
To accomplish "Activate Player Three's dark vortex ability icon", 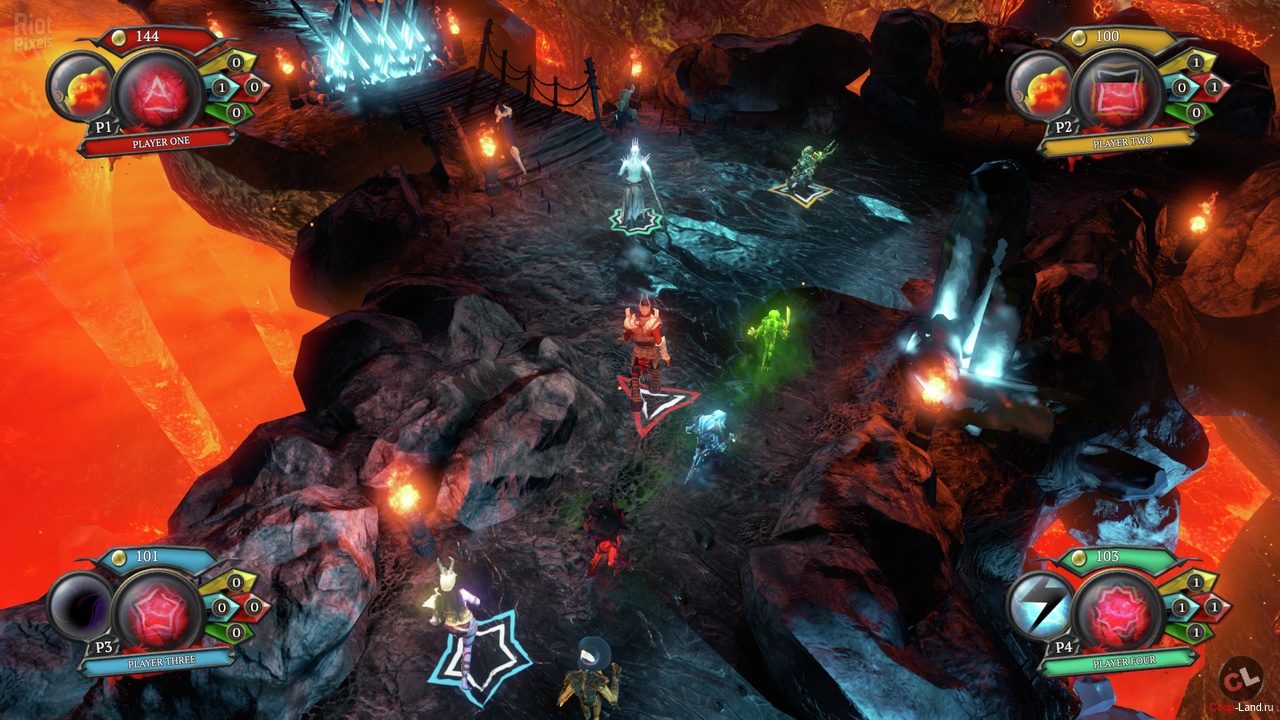I will pos(80,606).
